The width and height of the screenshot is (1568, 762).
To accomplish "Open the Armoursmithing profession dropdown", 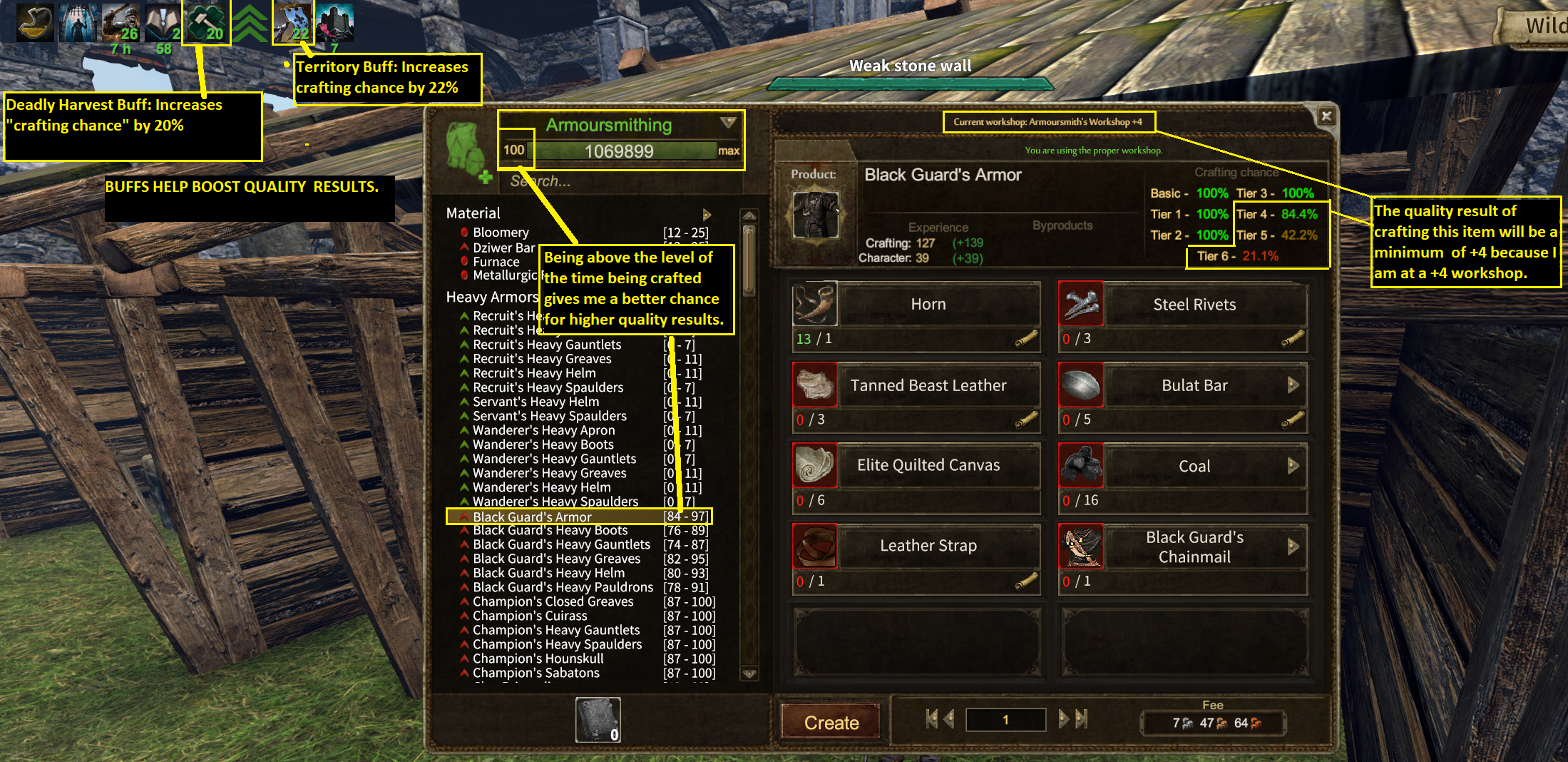I will click(x=727, y=123).
